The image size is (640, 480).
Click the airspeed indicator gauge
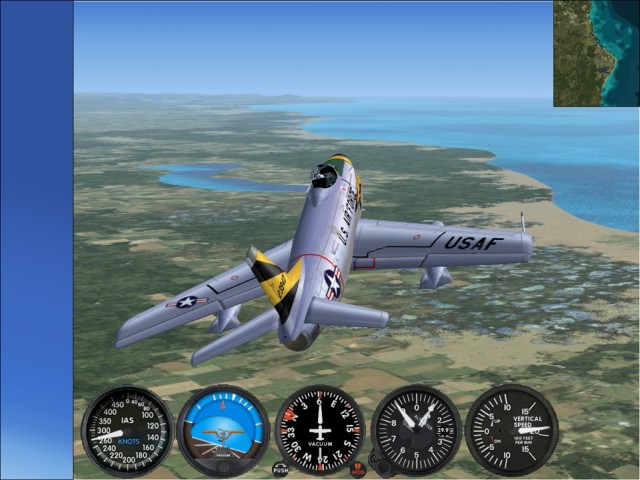click(127, 430)
